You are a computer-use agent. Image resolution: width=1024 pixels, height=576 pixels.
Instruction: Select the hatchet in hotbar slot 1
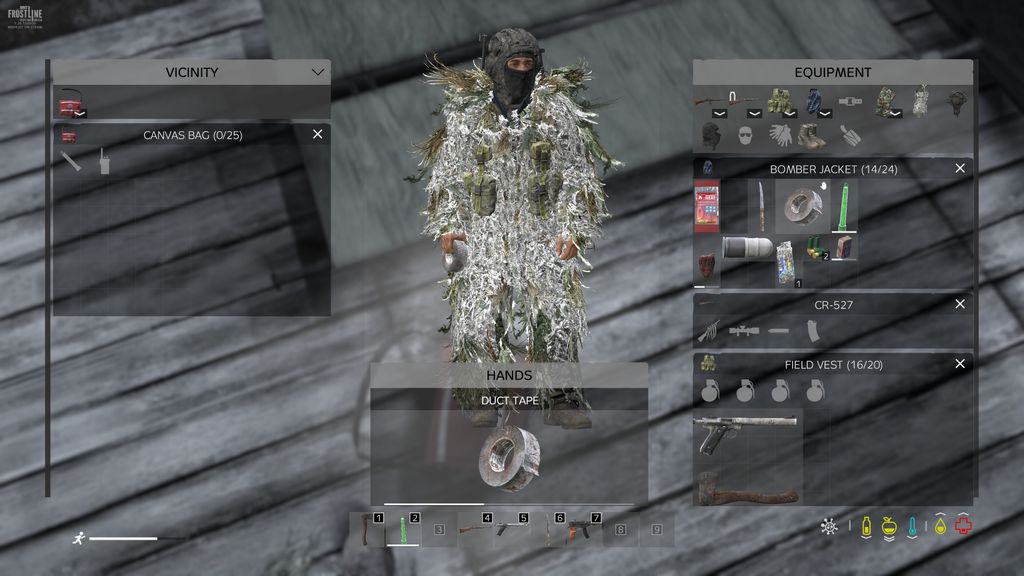click(x=367, y=530)
